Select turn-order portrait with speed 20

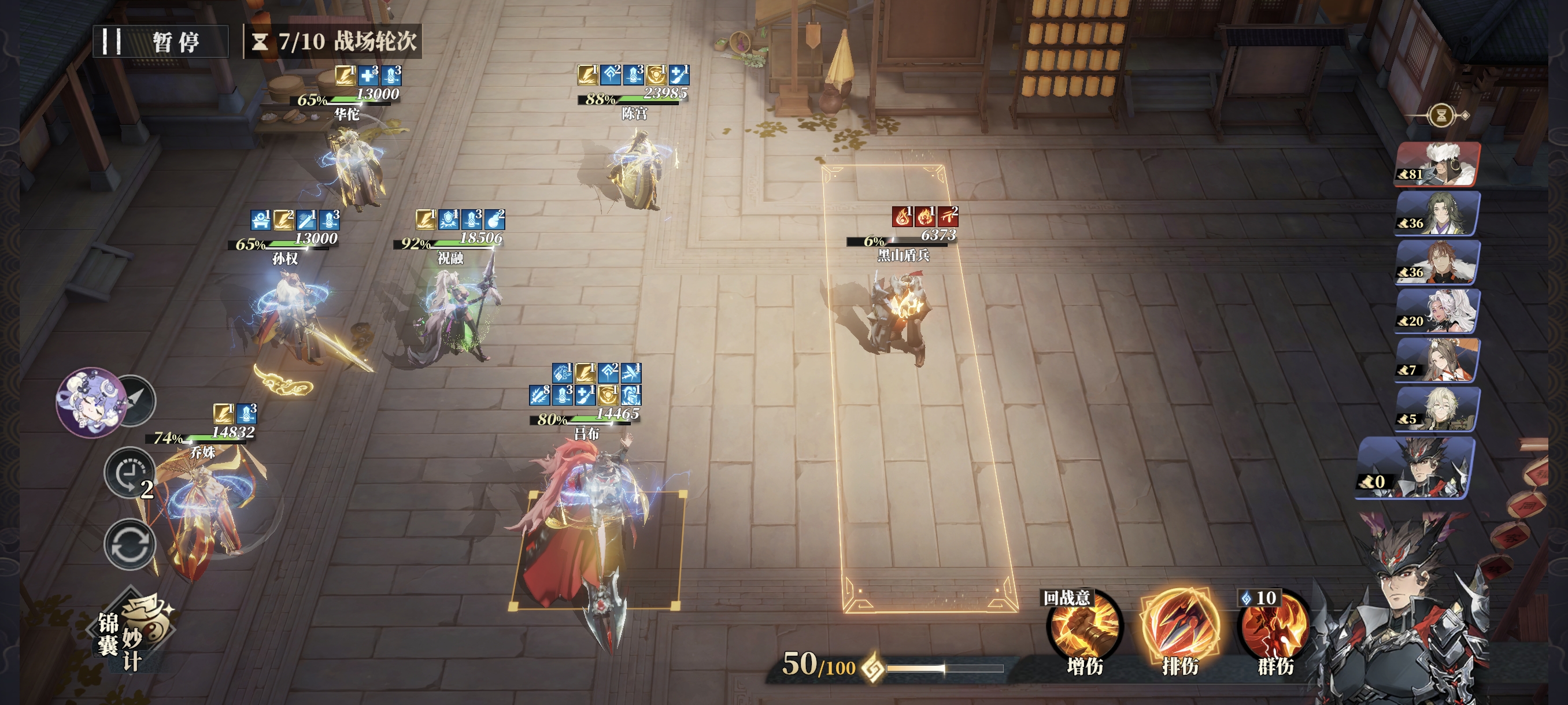click(x=1437, y=311)
